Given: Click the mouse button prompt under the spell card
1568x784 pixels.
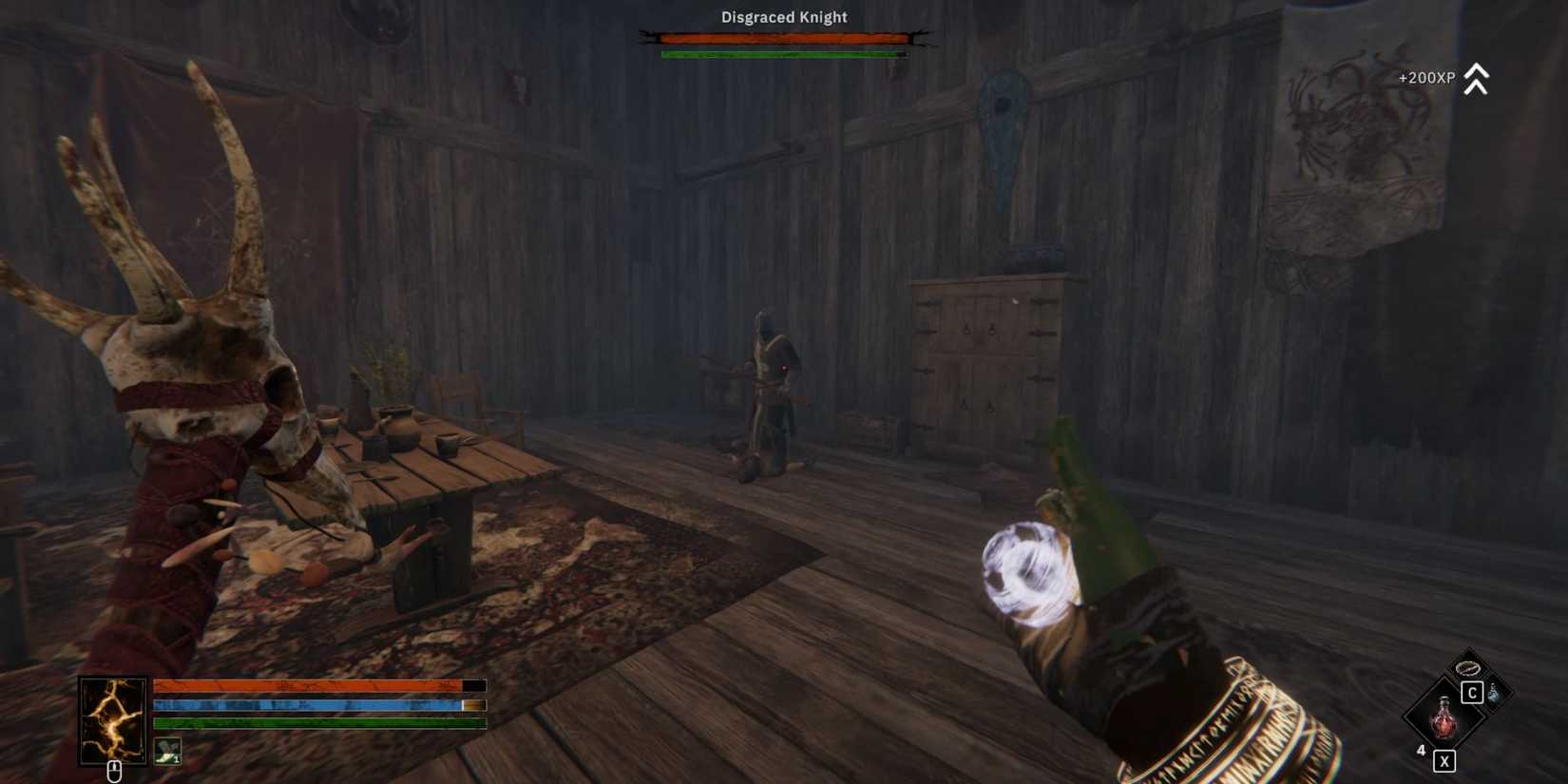Looking at the screenshot, I should [x=114, y=772].
